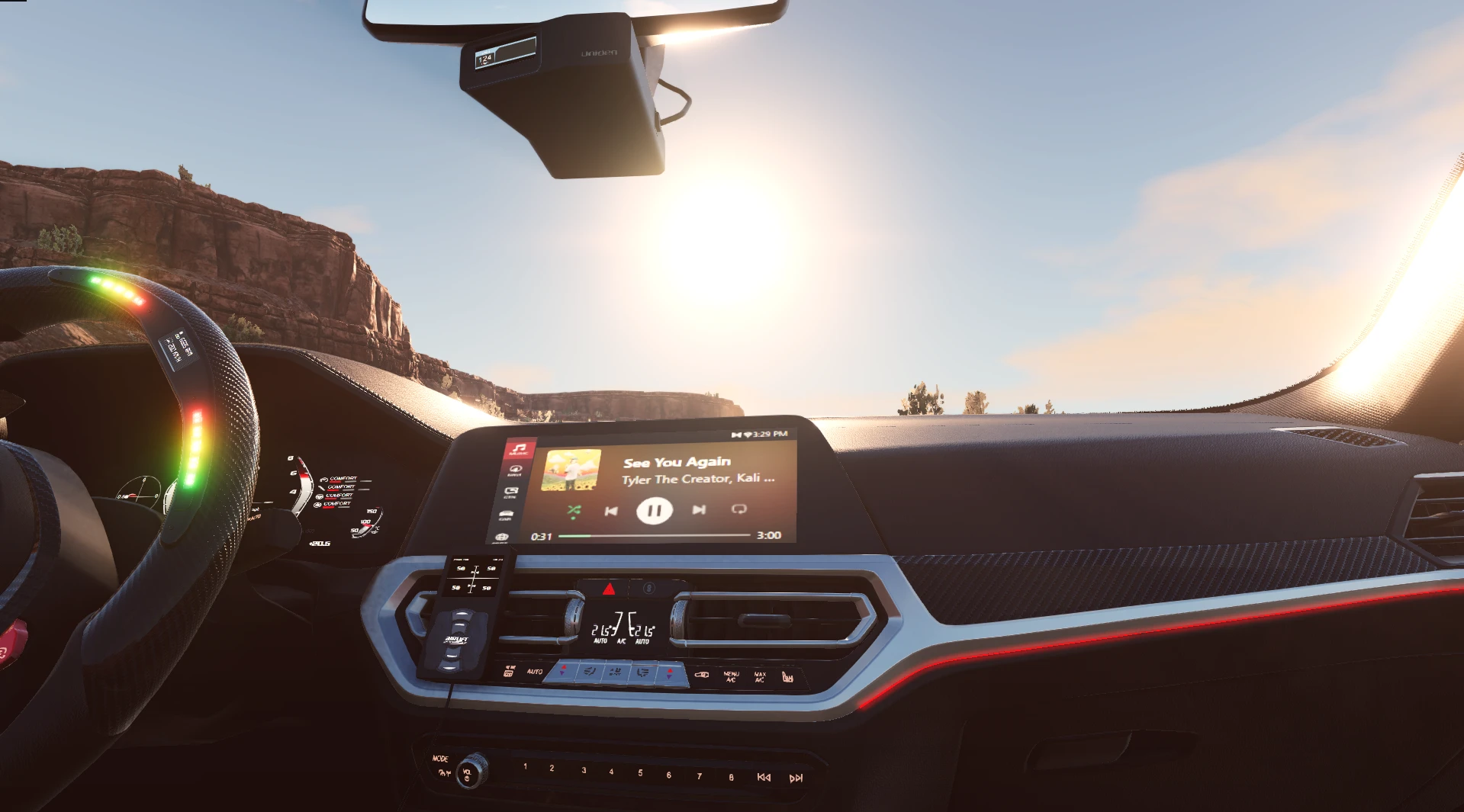This screenshot has width=1464, height=812.
Task: Select the Music tab in the sidebar
Action: [517, 451]
